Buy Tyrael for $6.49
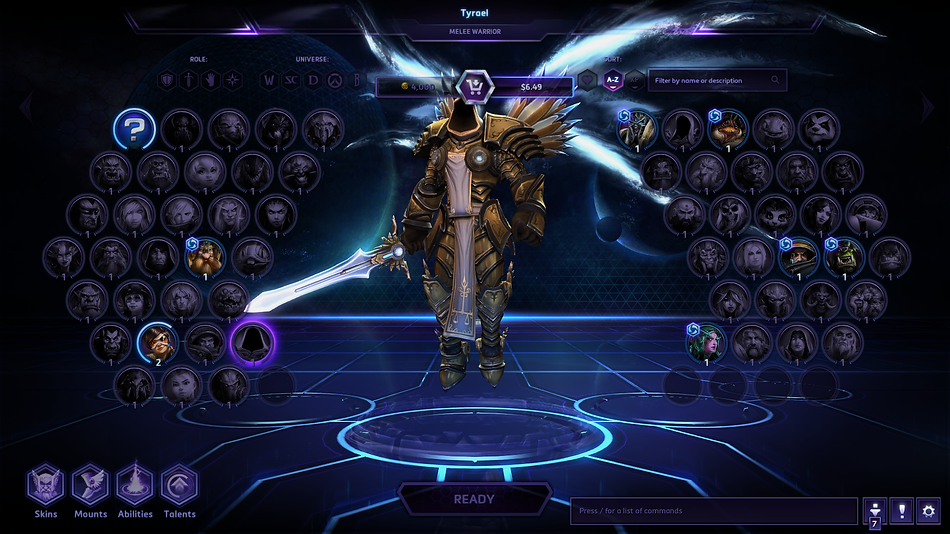Viewport: 950px width, 534px height. point(531,87)
